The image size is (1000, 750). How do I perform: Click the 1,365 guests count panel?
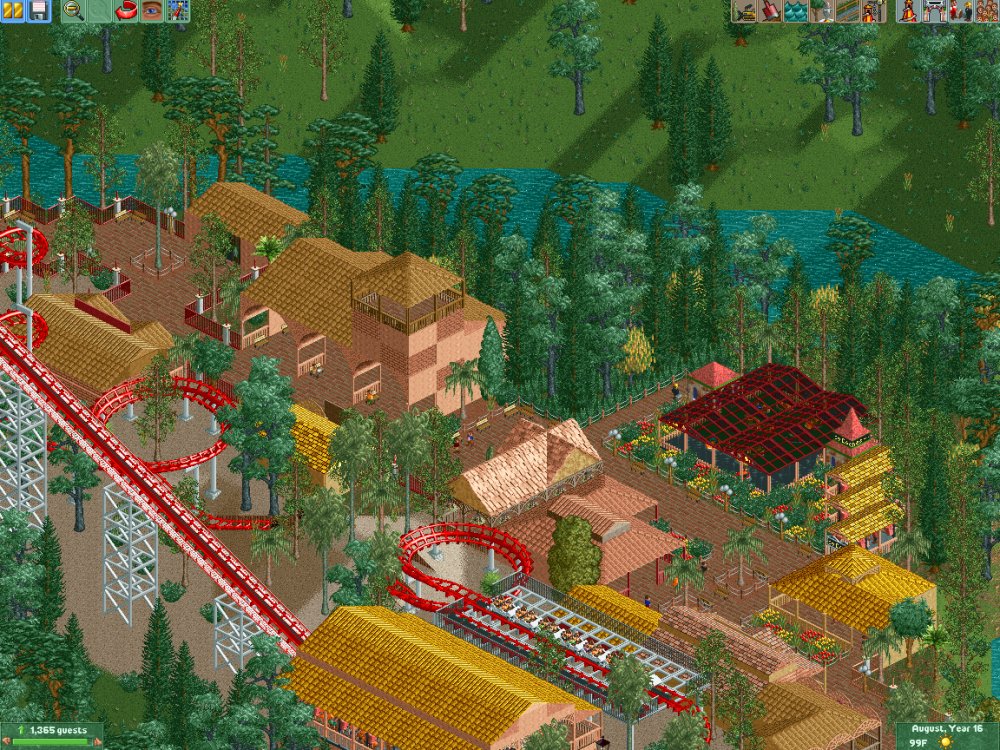tap(52, 735)
